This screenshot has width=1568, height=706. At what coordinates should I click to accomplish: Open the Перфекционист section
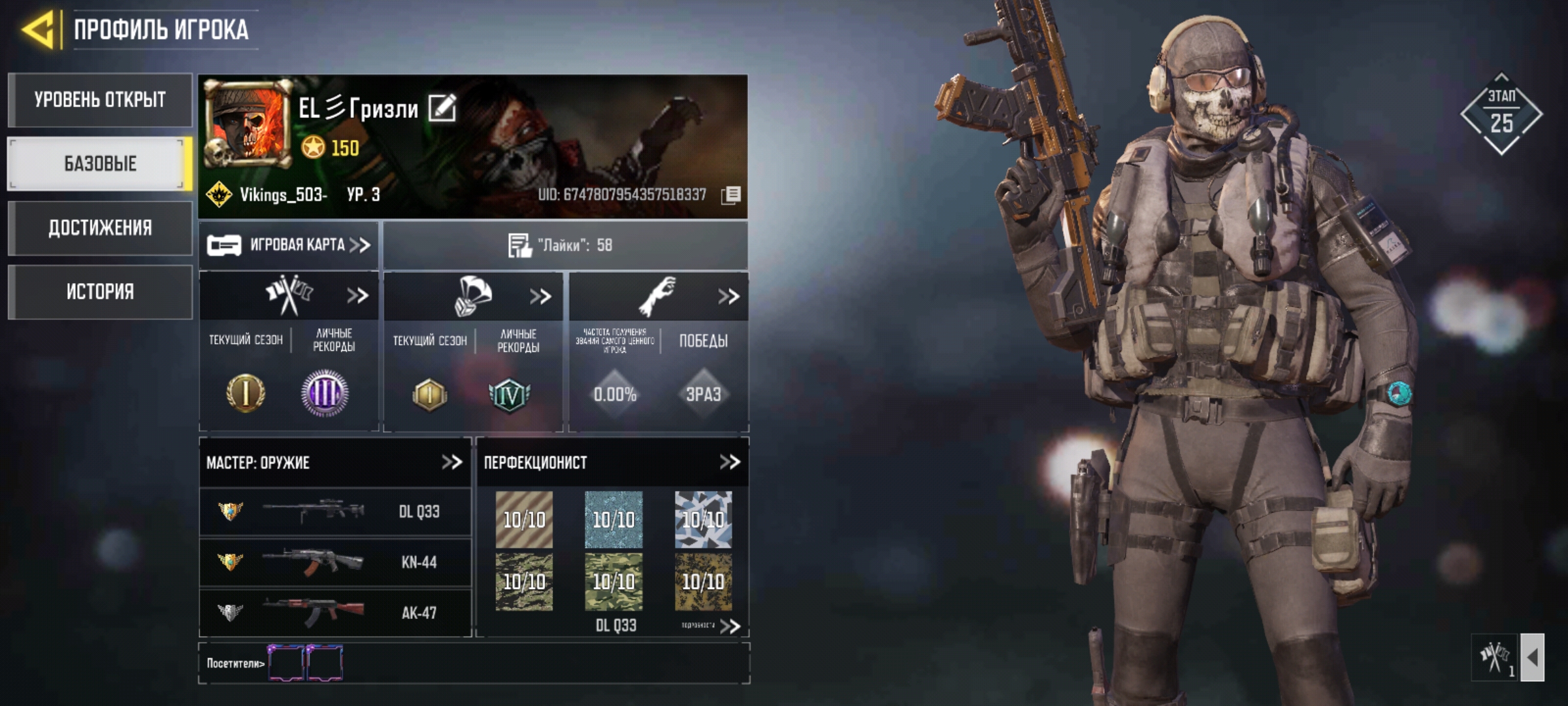pyautogui.click(x=729, y=462)
